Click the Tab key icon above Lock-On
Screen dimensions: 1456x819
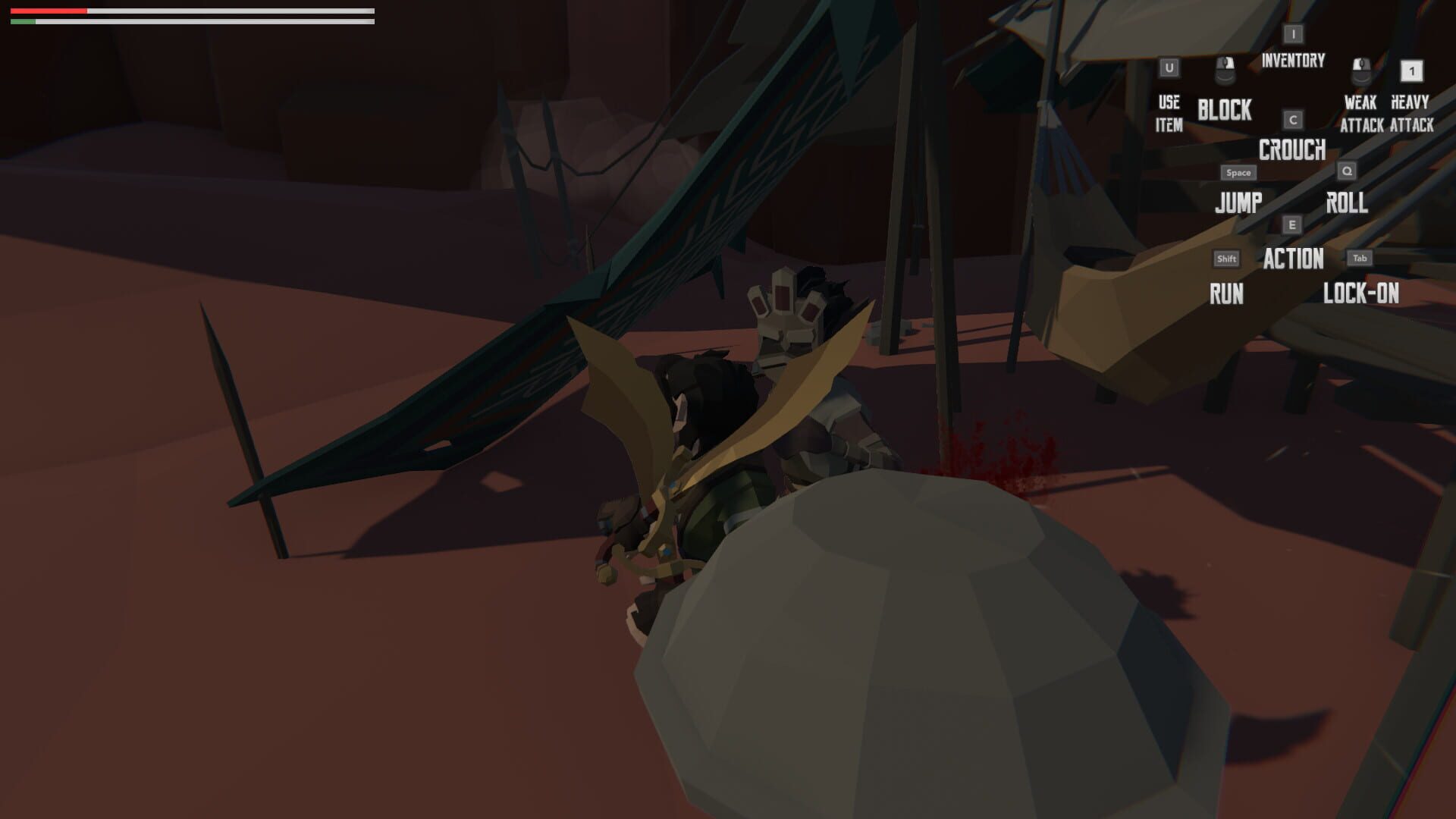coord(1360,257)
